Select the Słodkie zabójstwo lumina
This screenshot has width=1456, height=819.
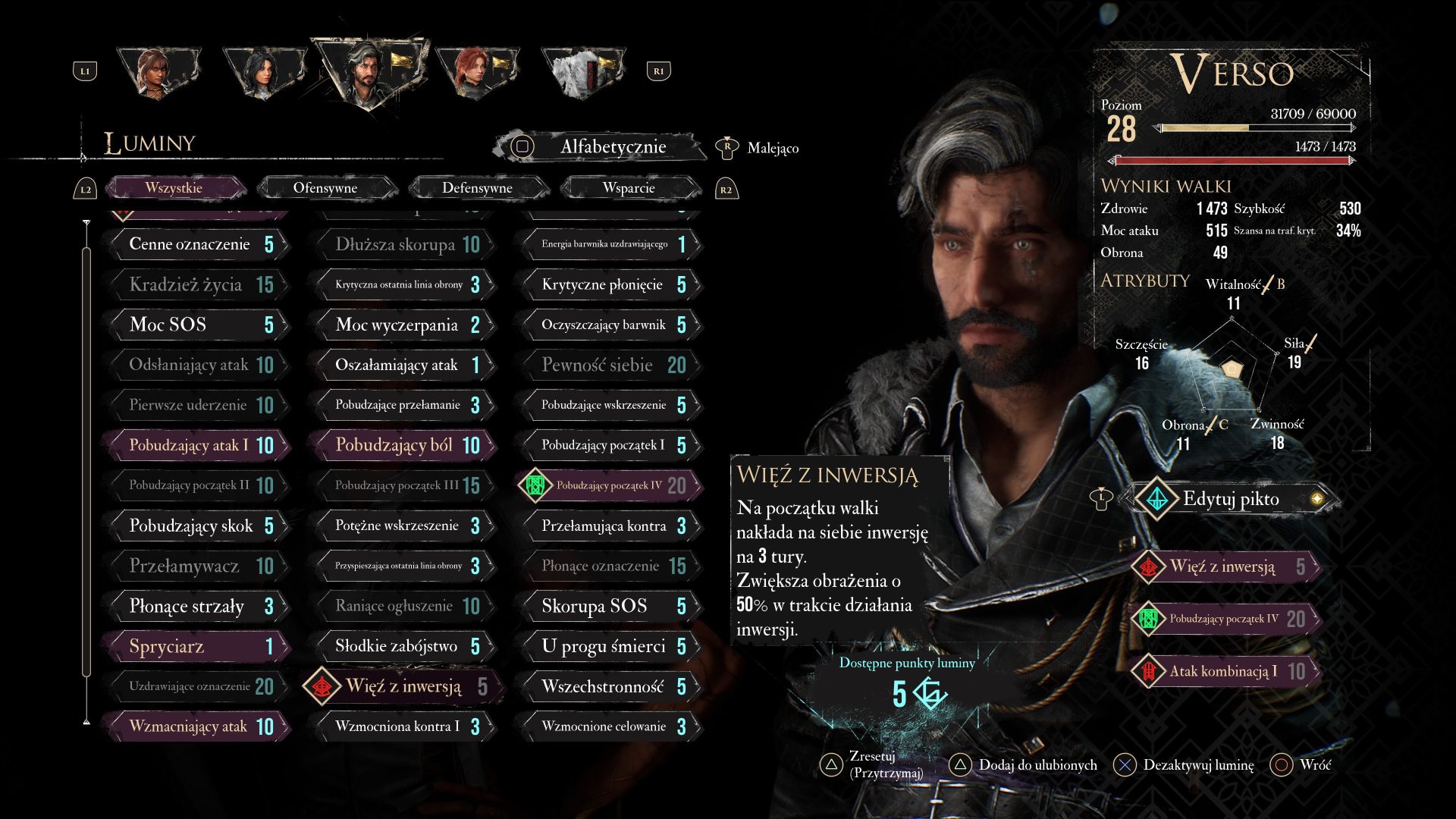click(405, 646)
